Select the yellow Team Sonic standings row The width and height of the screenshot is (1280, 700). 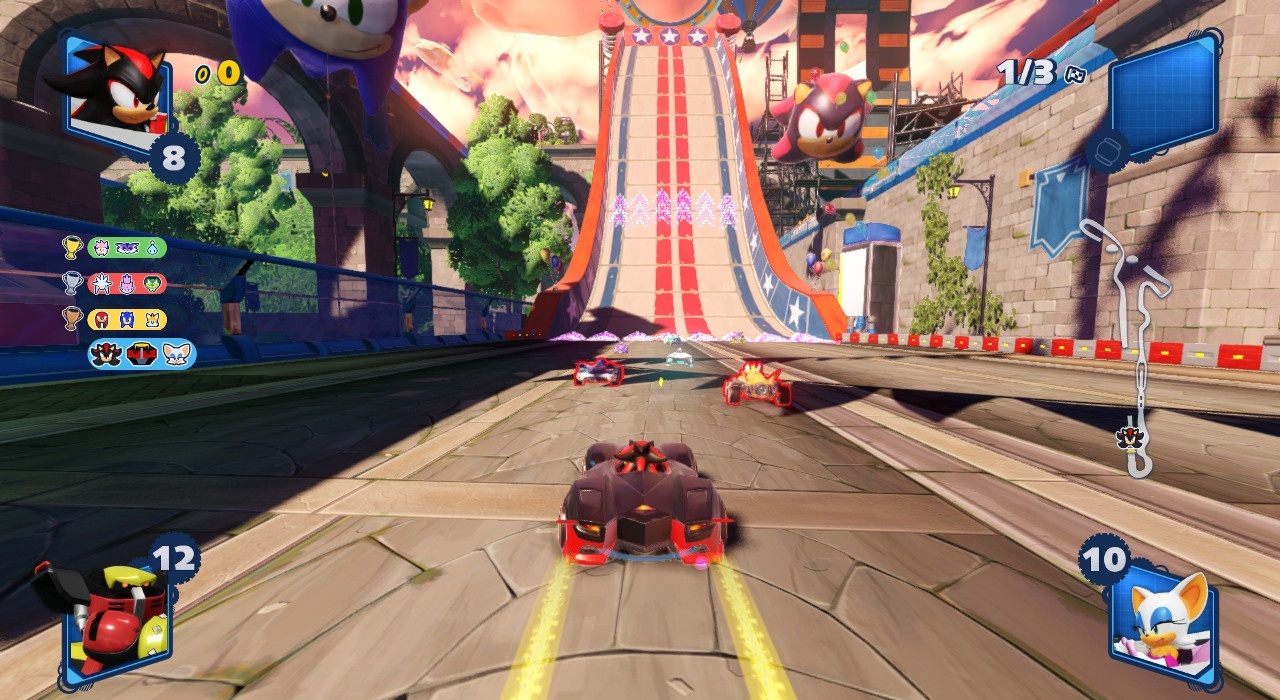[x=127, y=319]
